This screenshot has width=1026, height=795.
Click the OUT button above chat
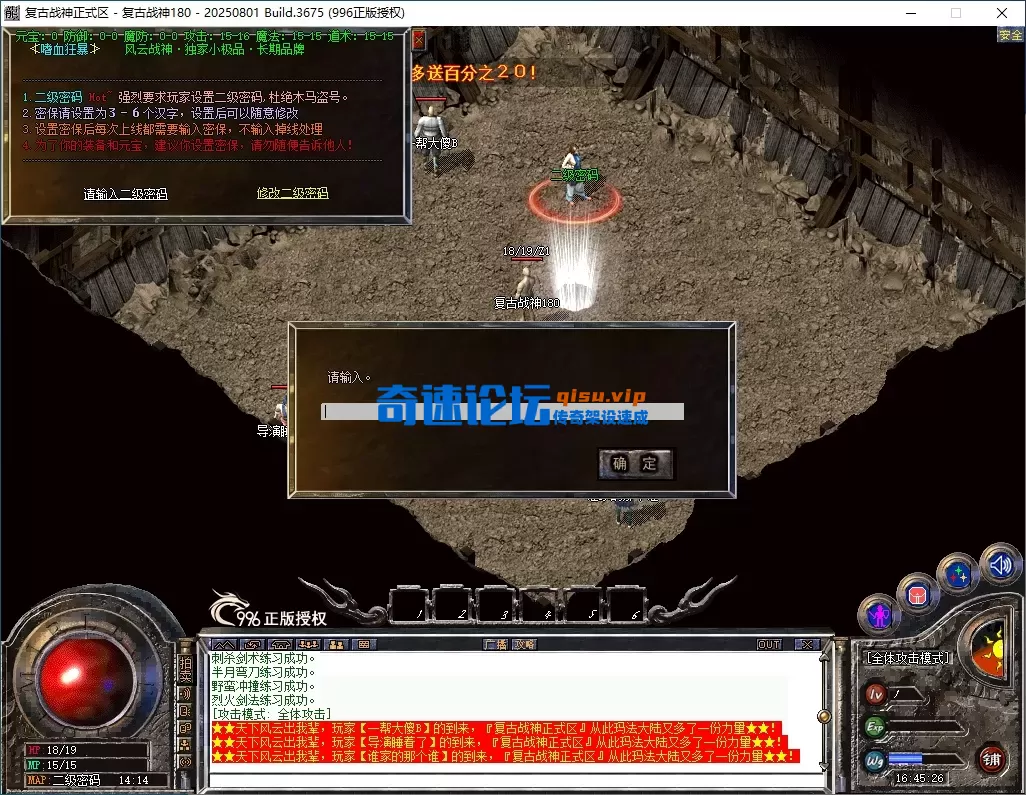(769, 644)
